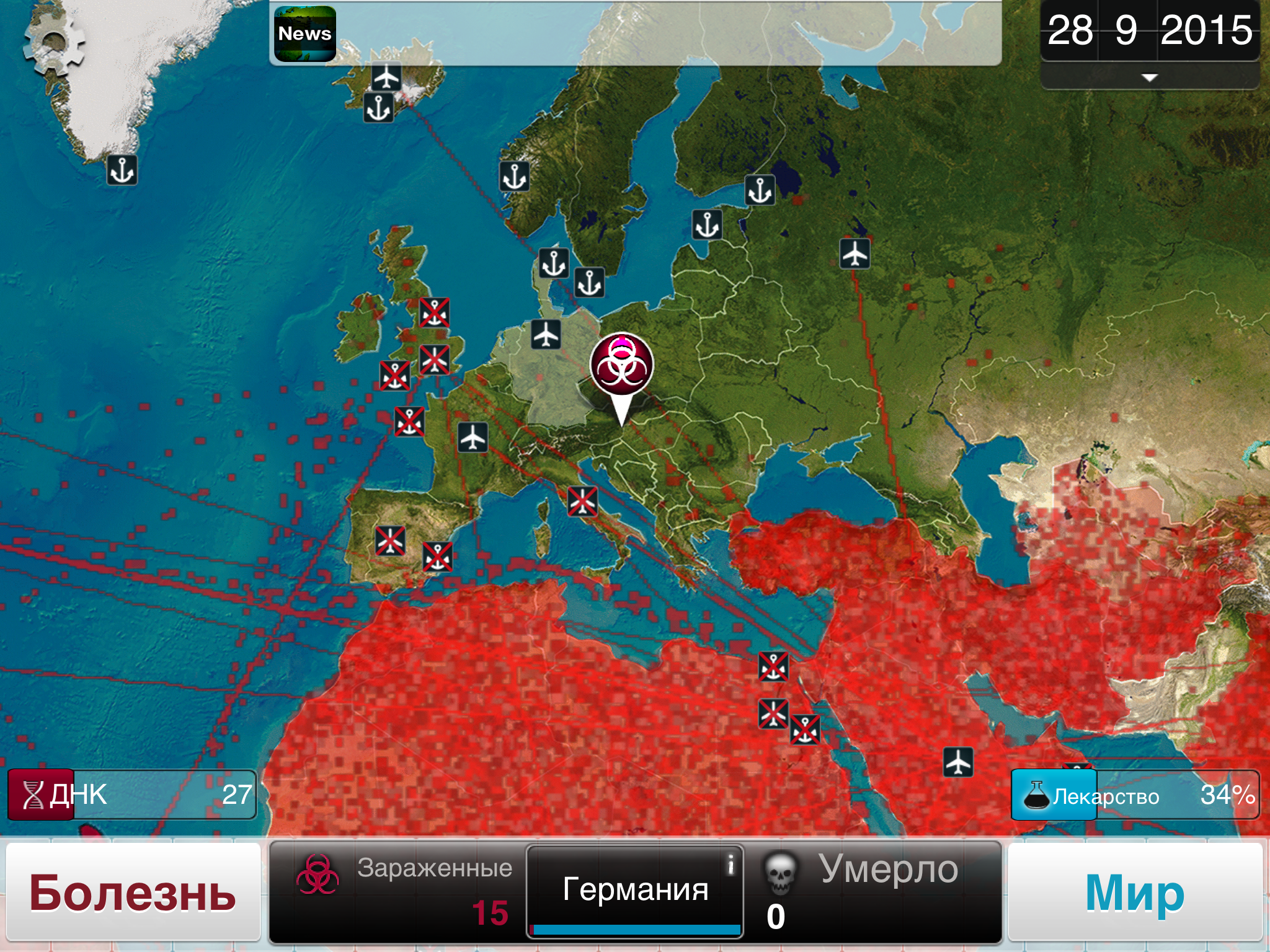The image size is (1270, 952).
Task: Show Германия country info panel
Action: pos(635,890)
